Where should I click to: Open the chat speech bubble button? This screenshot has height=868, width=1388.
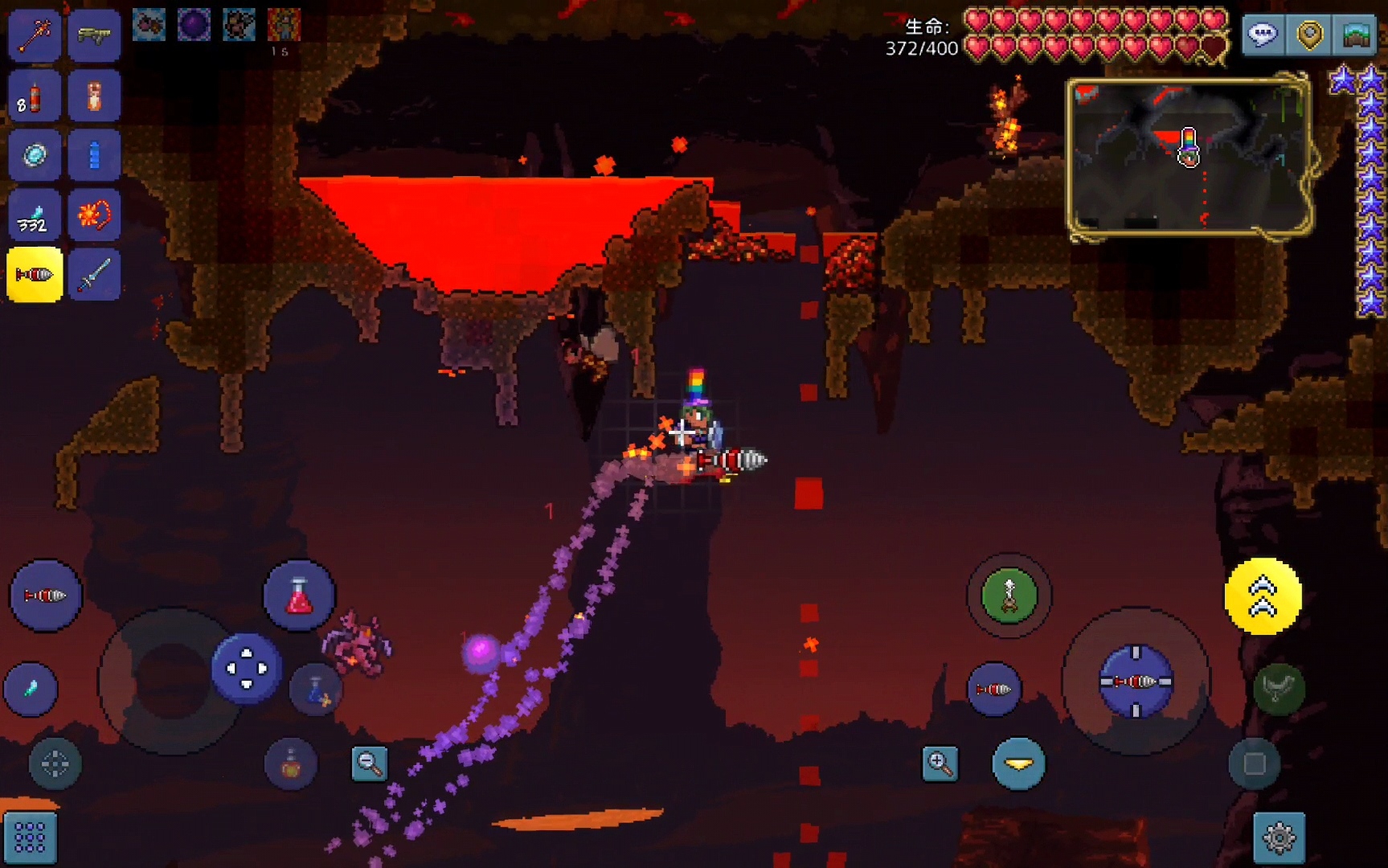pyautogui.click(x=1263, y=35)
